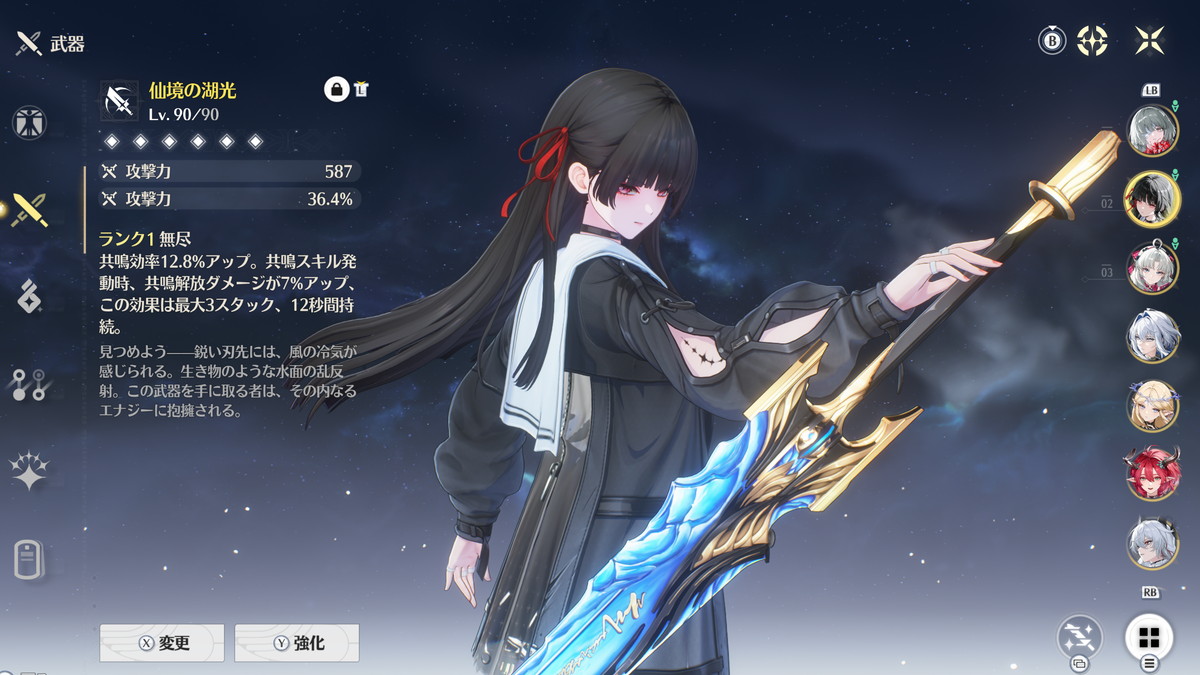Open the four-pointed compass icon at top

pyautogui.click(x=1093, y=41)
